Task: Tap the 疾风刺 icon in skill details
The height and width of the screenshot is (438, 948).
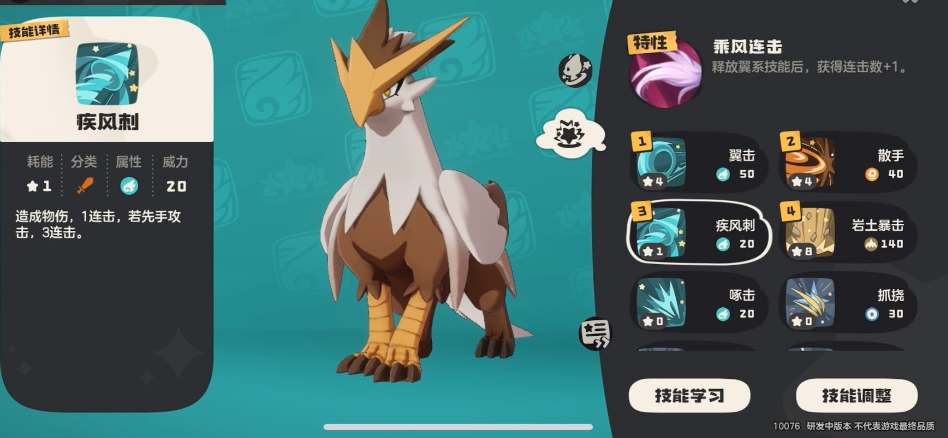Action: coord(106,73)
